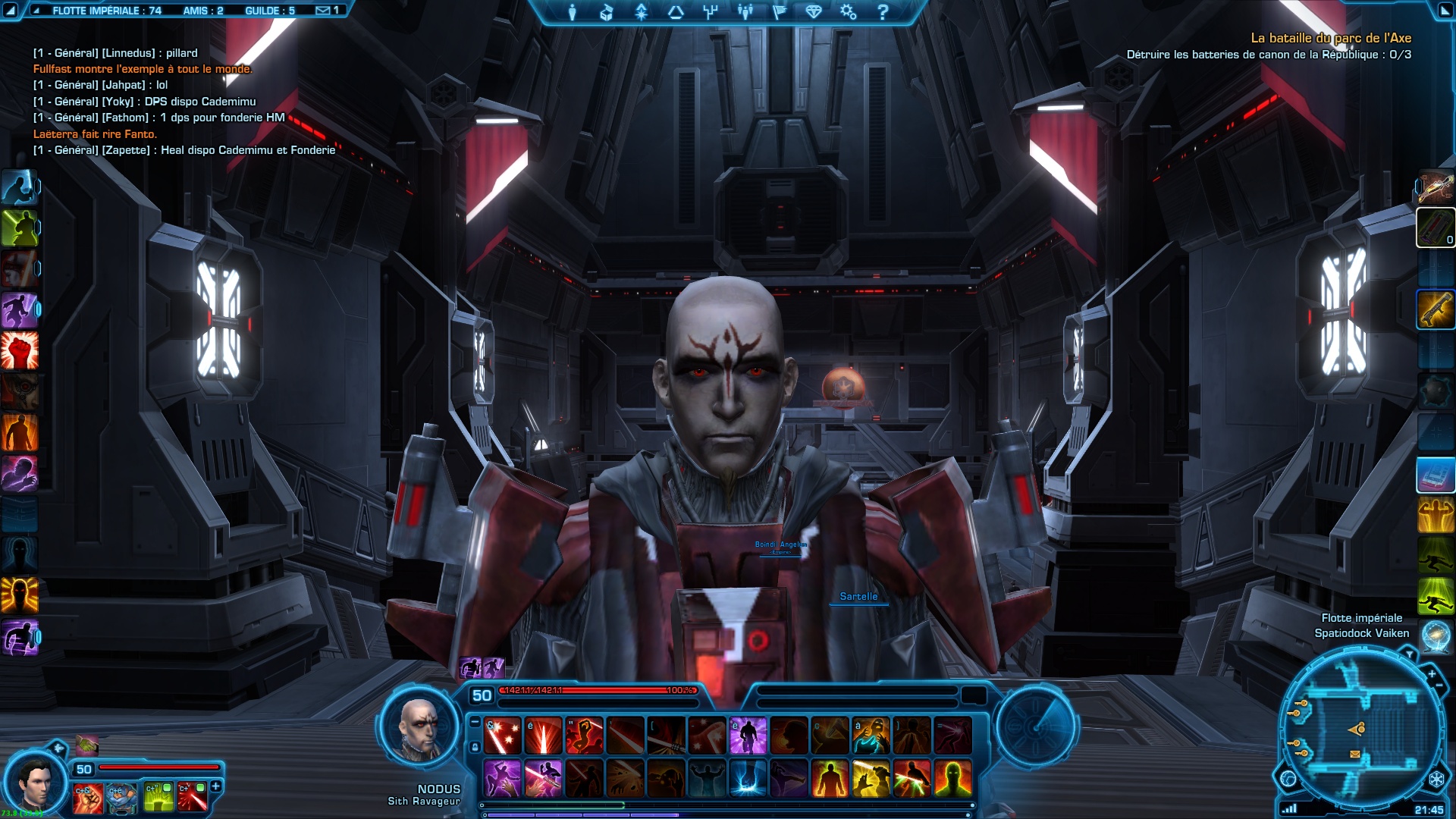Open the character sheet from top menu
Screen dimensions: 1456x819
573,12
